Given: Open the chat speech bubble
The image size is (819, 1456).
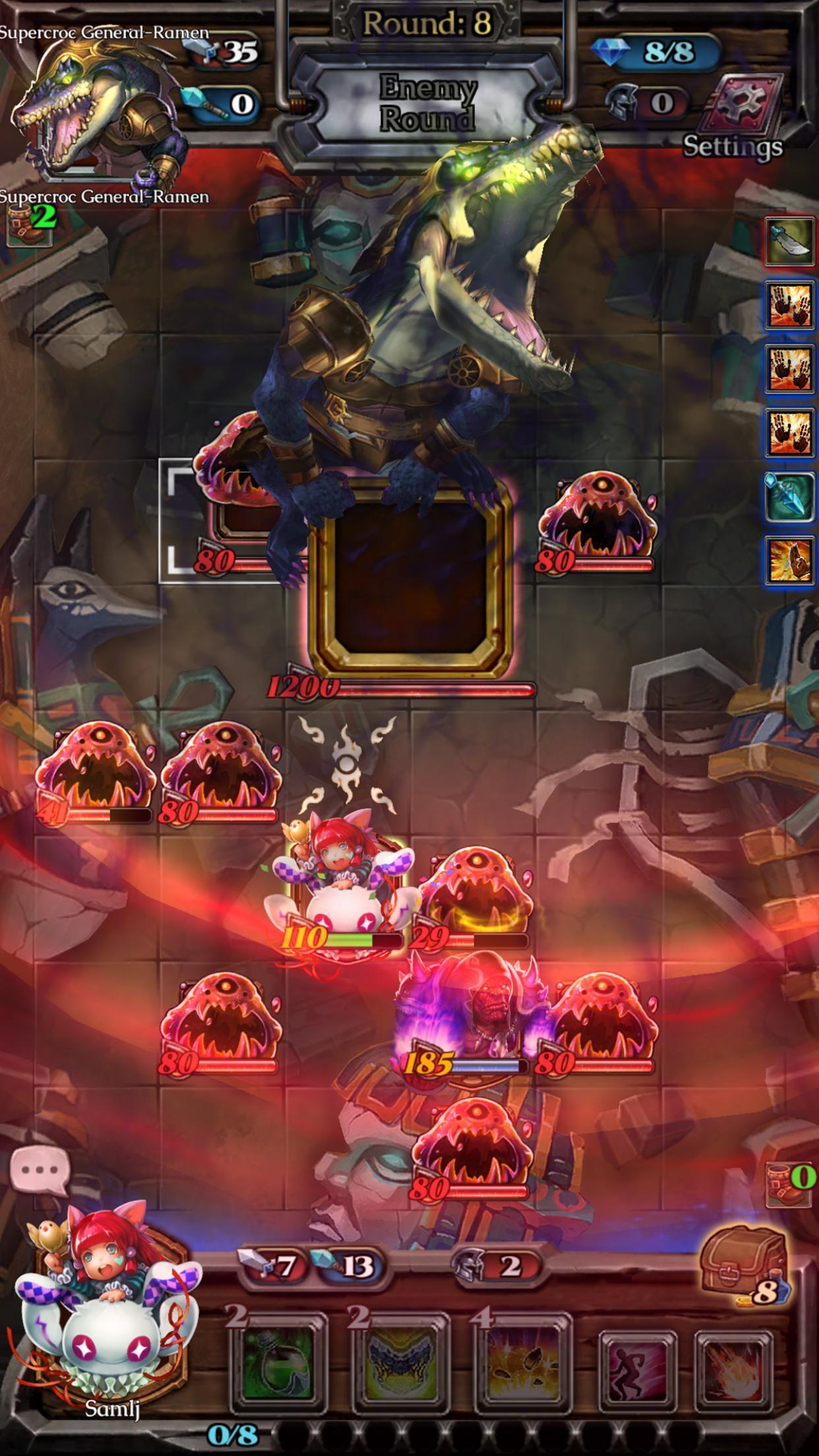Looking at the screenshot, I should tap(40, 1170).
